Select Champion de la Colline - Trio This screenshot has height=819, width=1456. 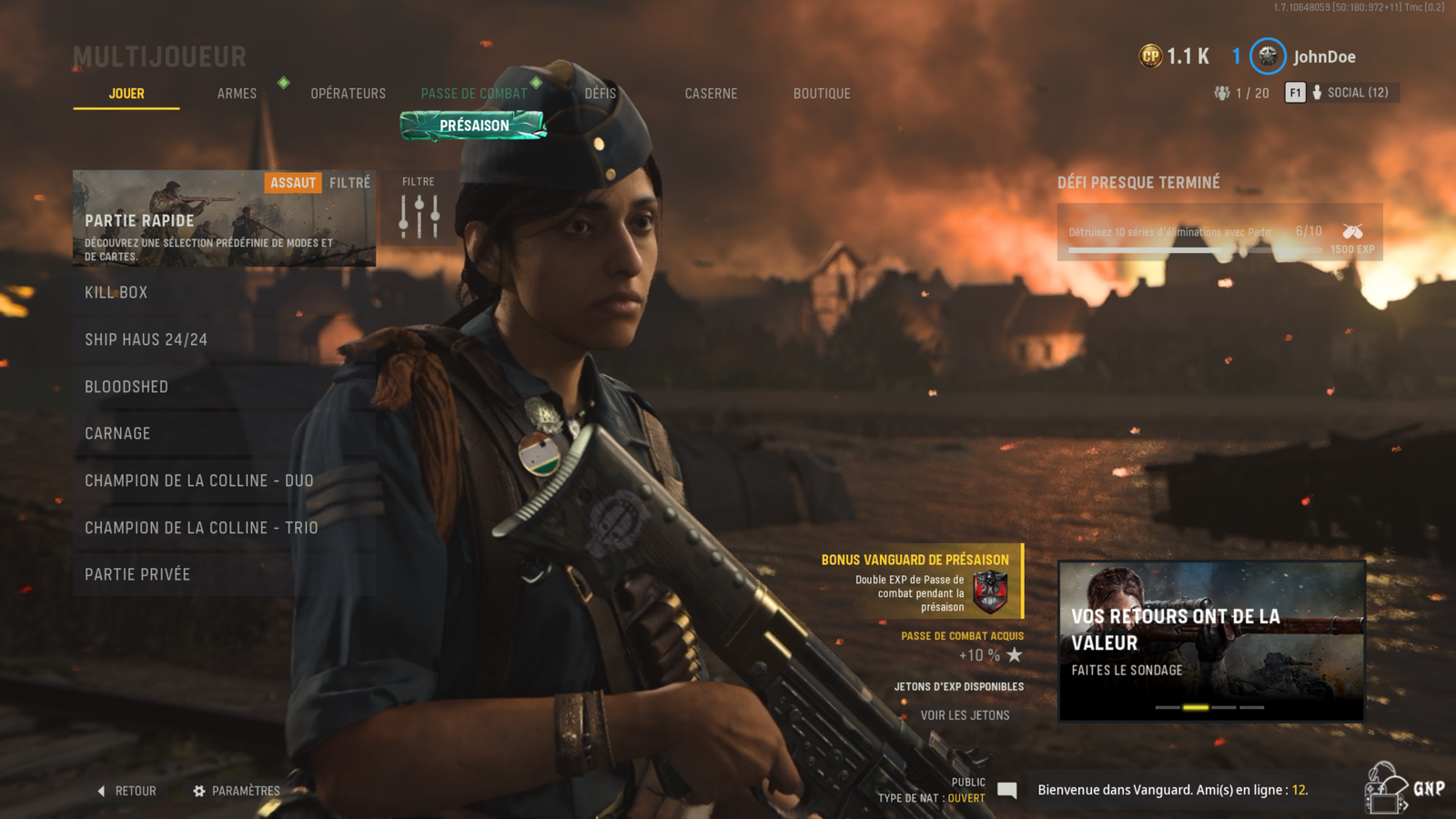224,528
